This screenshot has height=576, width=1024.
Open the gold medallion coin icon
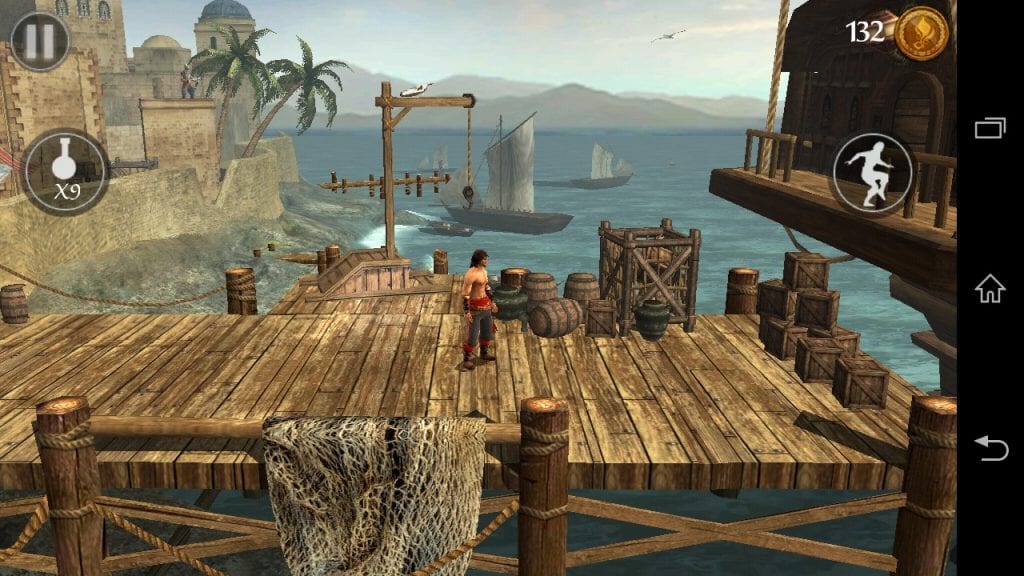pos(921,33)
